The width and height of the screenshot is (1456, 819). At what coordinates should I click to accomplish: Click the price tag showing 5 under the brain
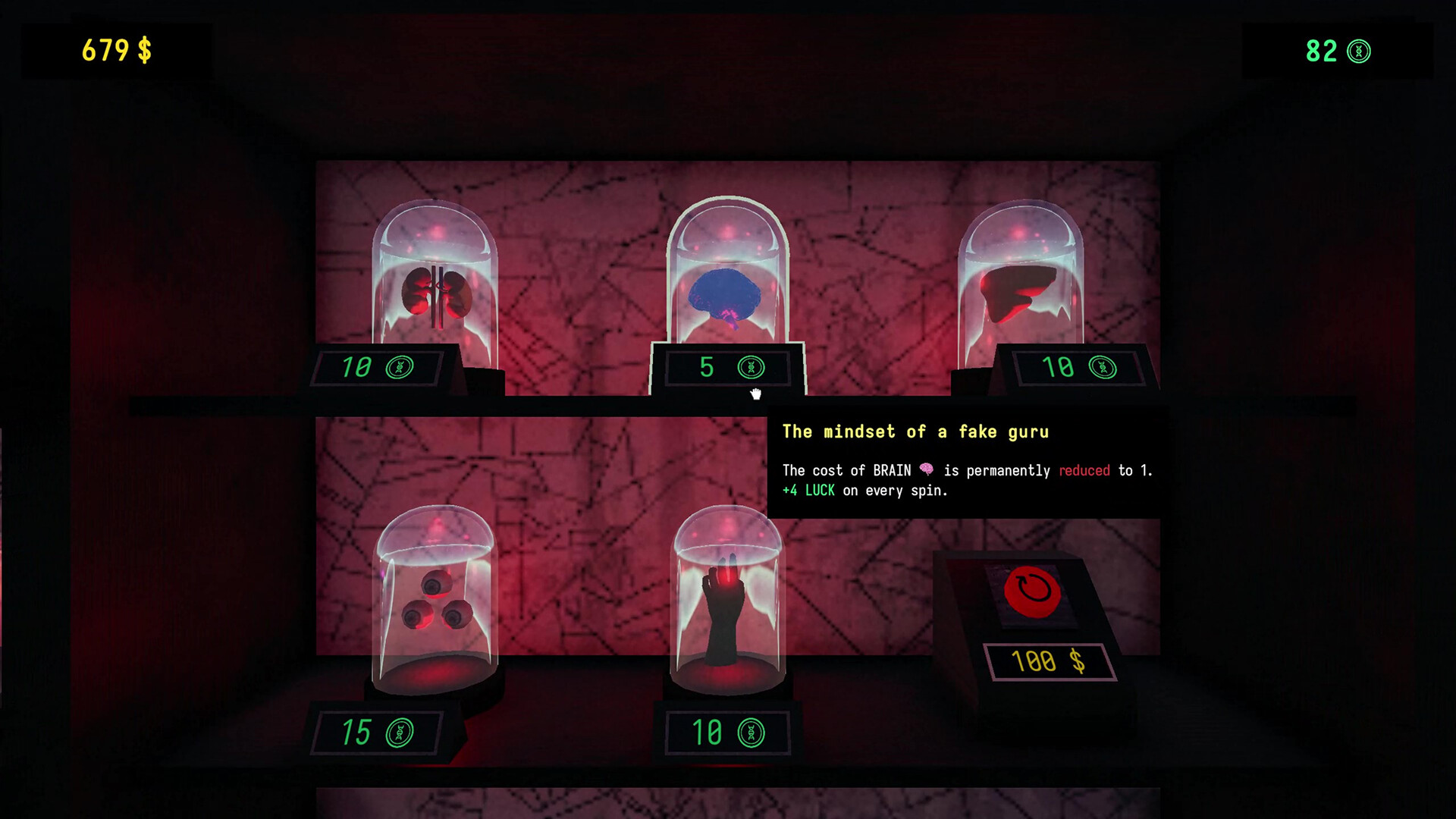pos(707,367)
